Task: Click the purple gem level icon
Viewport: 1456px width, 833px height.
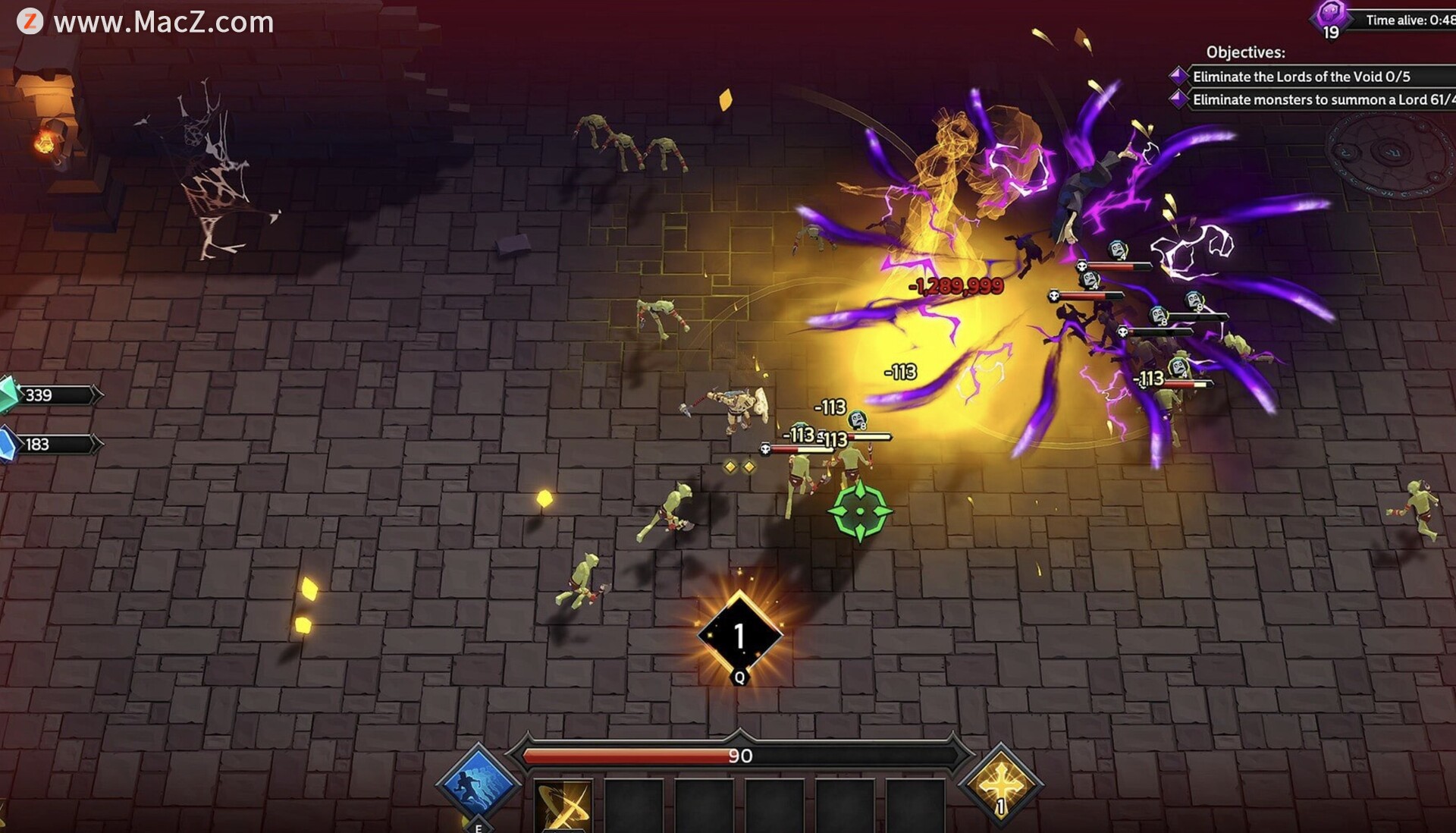Action: pos(1331,17)
